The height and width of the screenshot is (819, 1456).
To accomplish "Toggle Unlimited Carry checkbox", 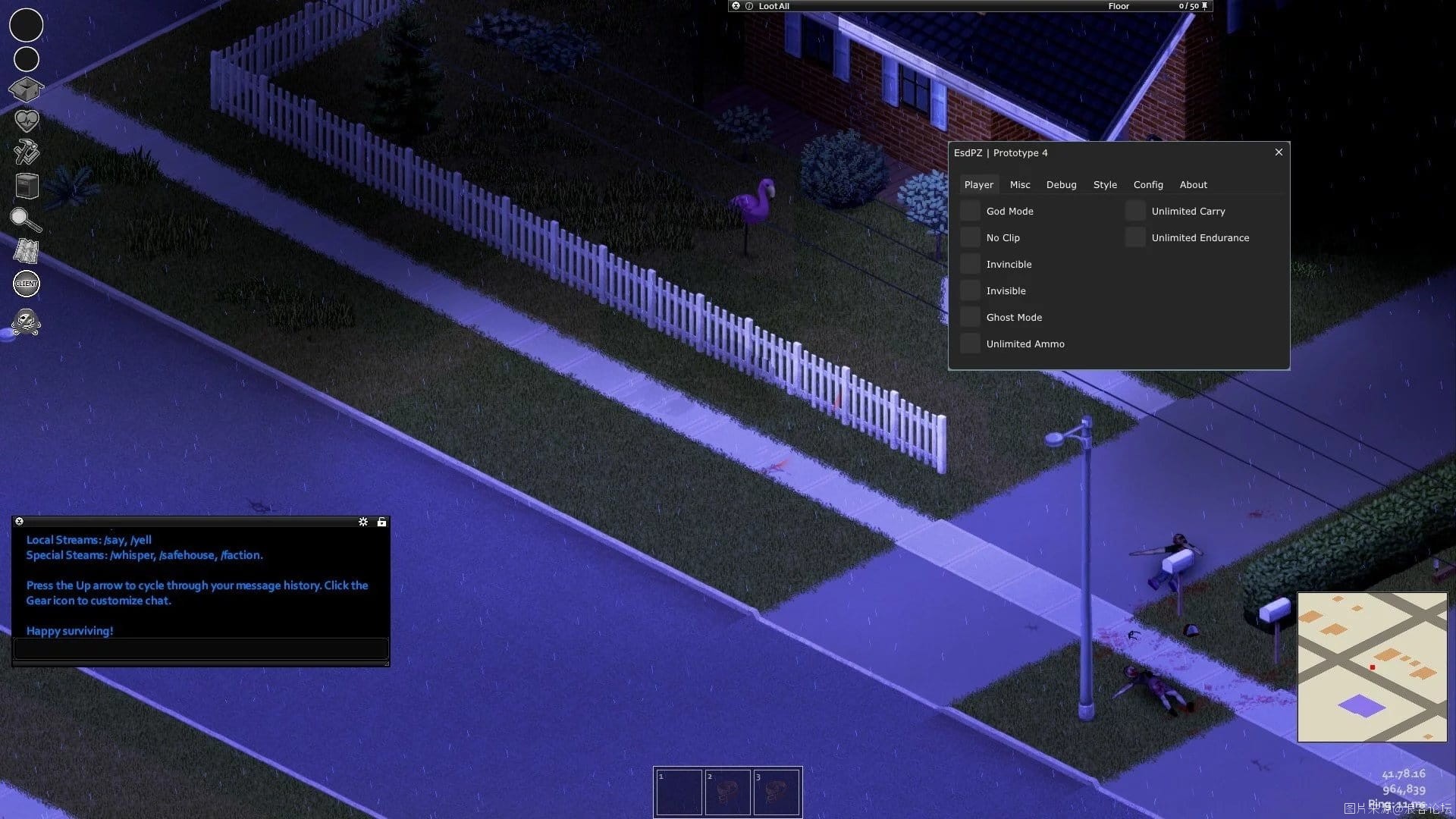I will pos(1135,211).
